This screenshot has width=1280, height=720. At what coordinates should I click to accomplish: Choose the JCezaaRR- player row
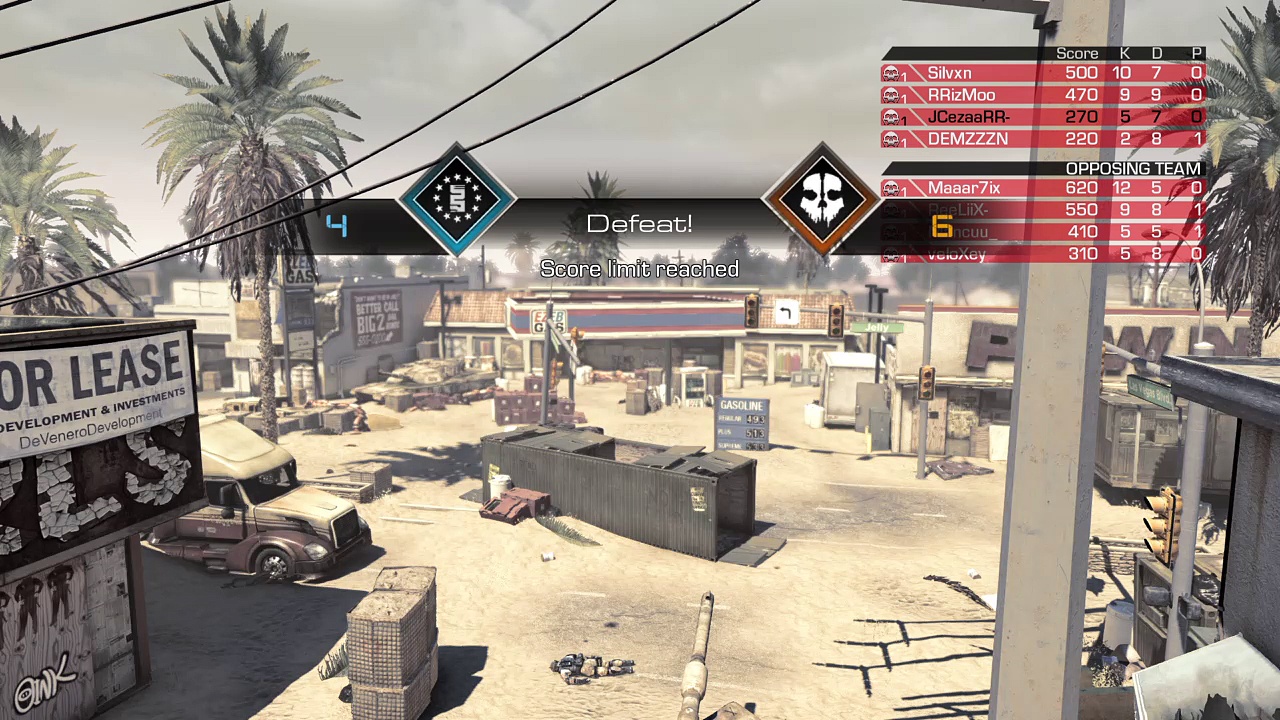coord(1042,117)
